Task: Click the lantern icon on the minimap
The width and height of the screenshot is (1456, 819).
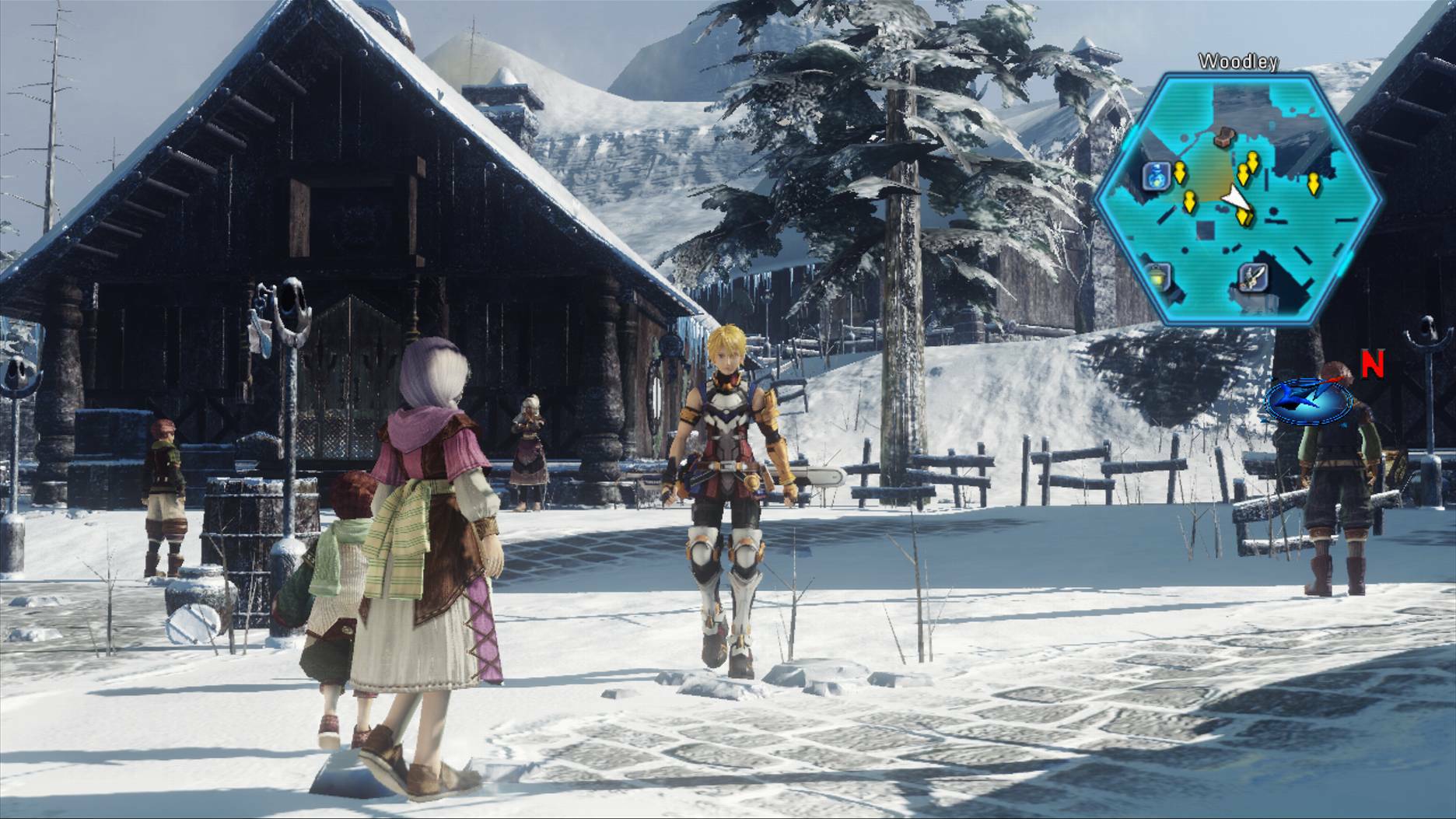Action: 1157,276
